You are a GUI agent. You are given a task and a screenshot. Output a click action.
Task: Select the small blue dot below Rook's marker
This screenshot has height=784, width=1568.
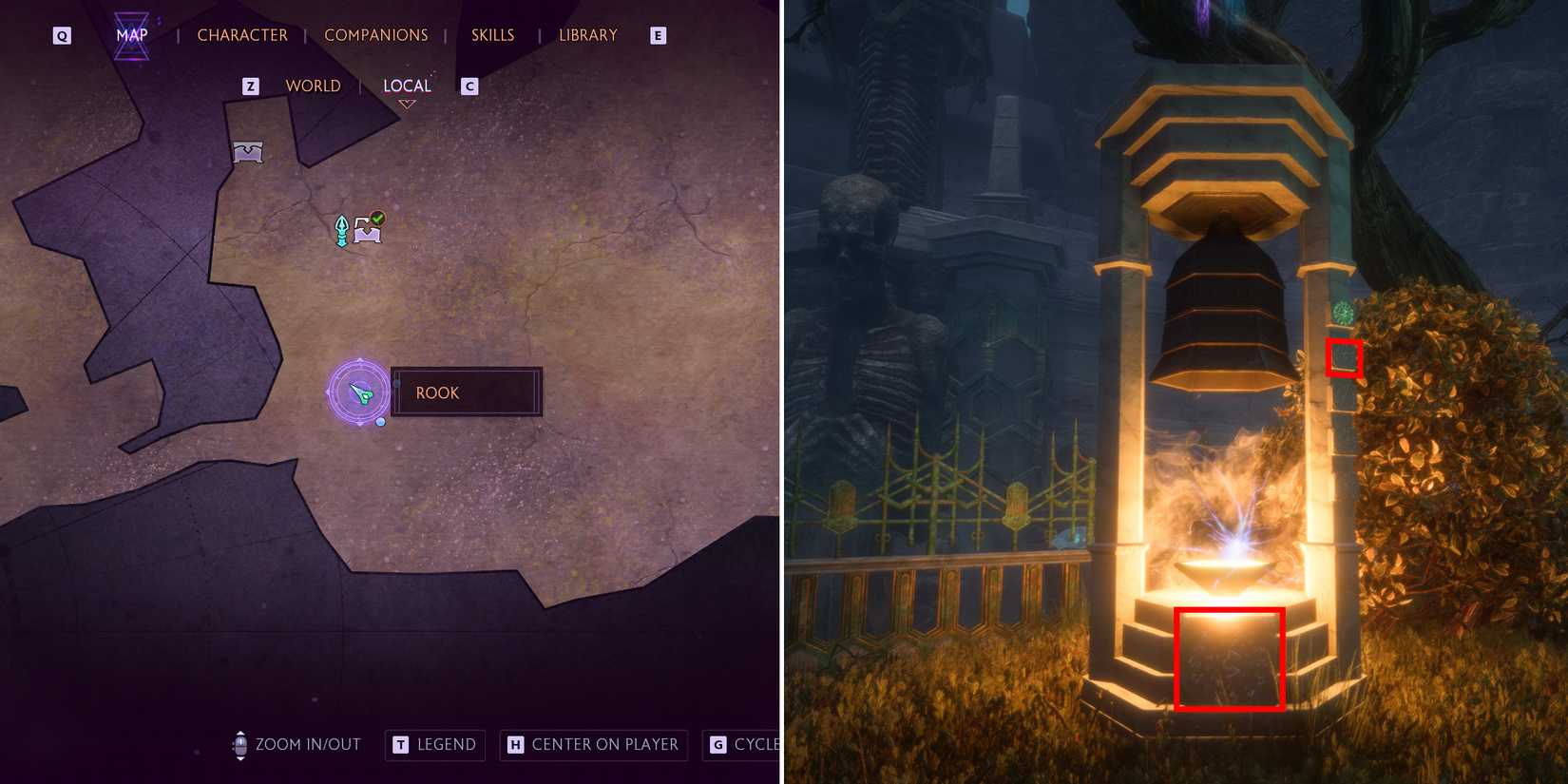379,421
